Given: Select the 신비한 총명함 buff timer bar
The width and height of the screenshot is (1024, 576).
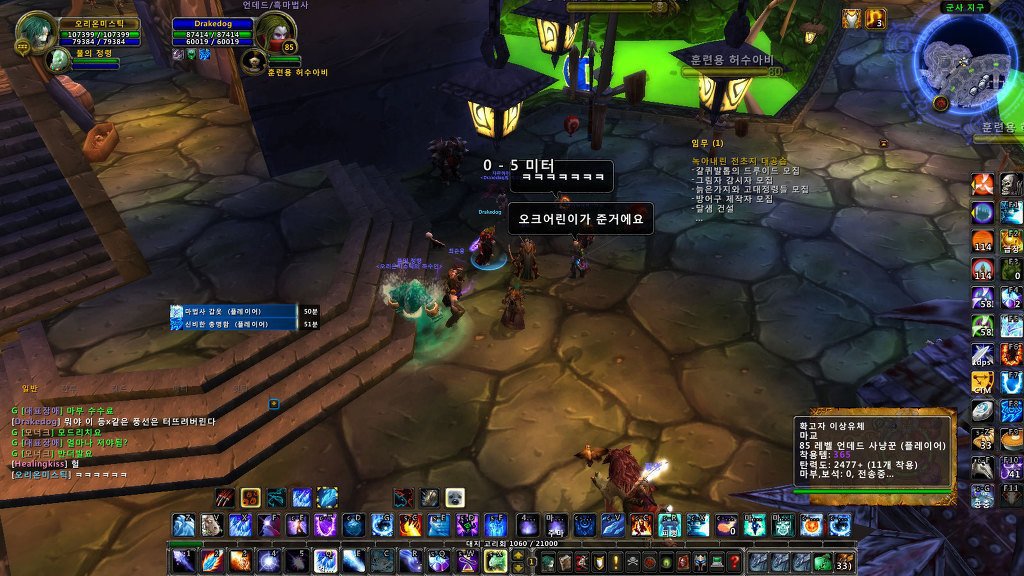Looking at the screenshot, I should pyautogui.click(x=234, y=324).
